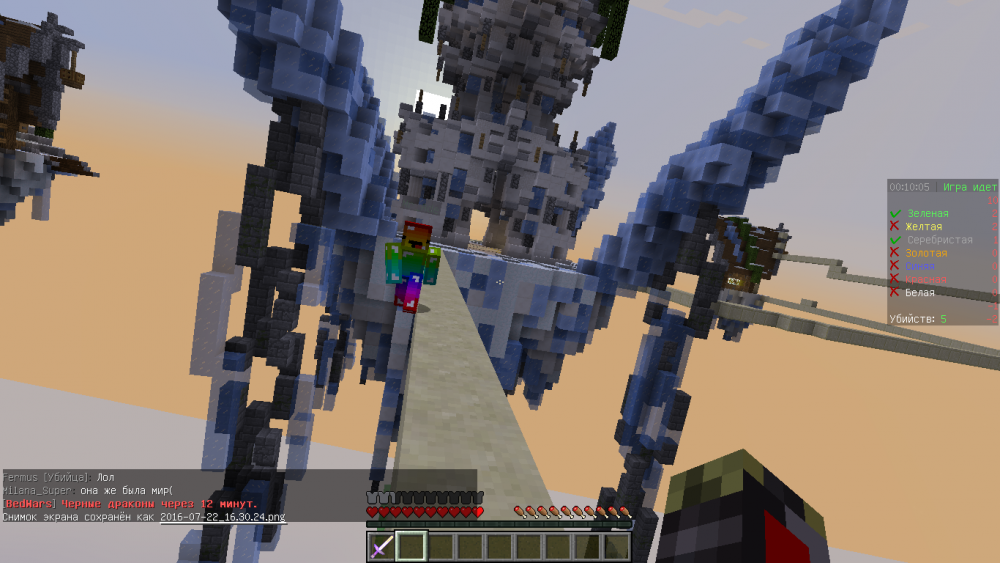Select the Серебристая team row on scoreboard
The height and width of the screenshot is (563, 1000).
939,240
